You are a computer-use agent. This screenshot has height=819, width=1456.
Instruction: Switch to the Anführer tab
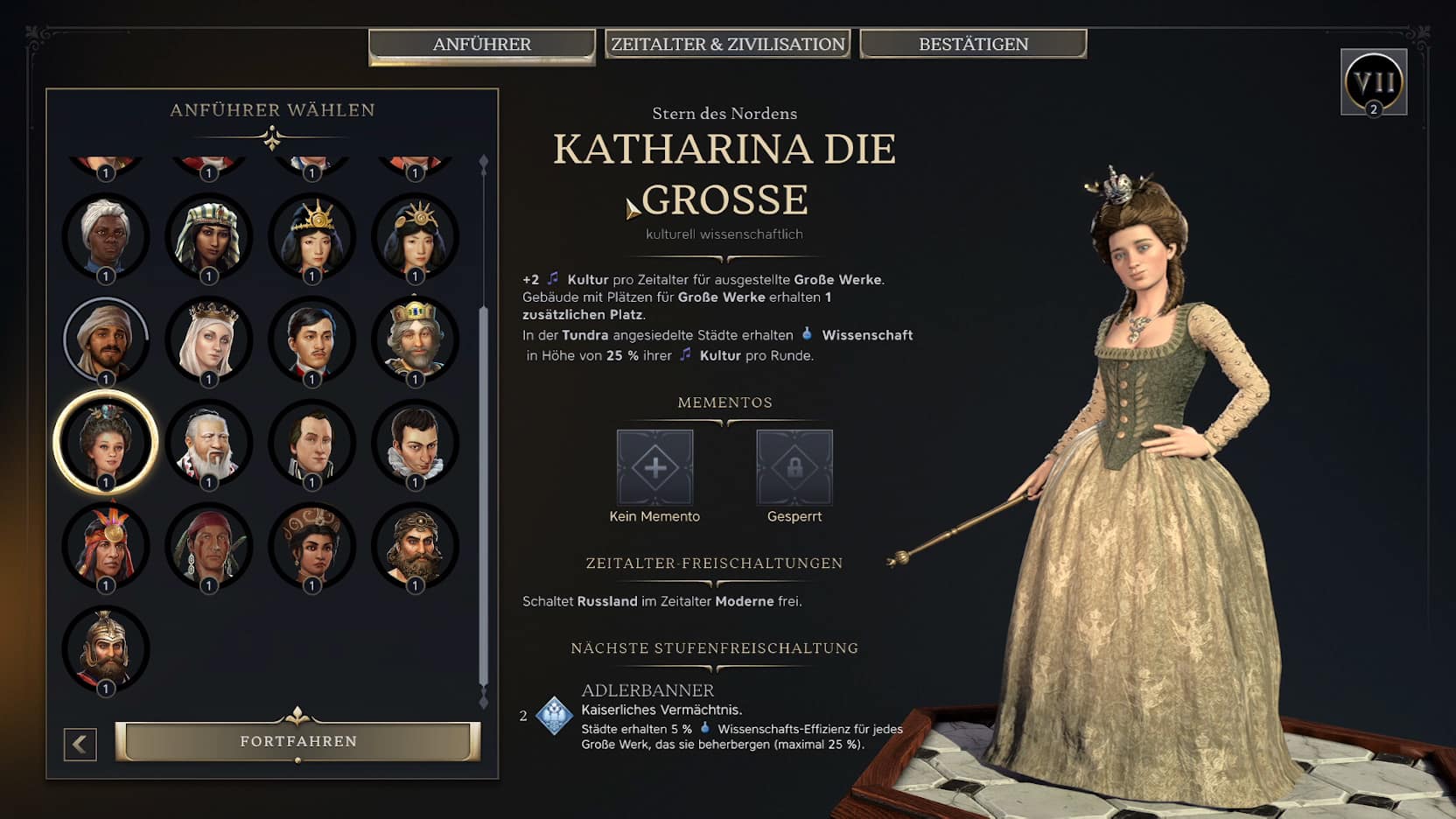tap(481, 45)
